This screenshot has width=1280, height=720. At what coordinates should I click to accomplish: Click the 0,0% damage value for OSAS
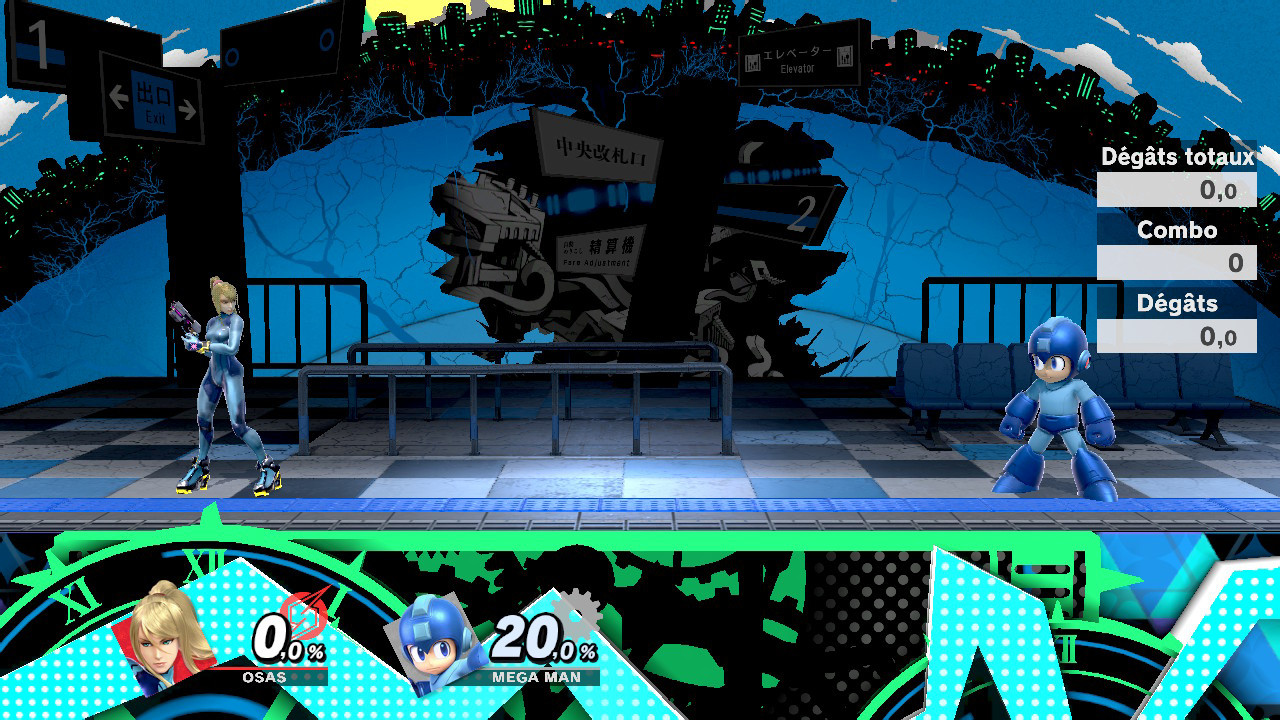289,638
